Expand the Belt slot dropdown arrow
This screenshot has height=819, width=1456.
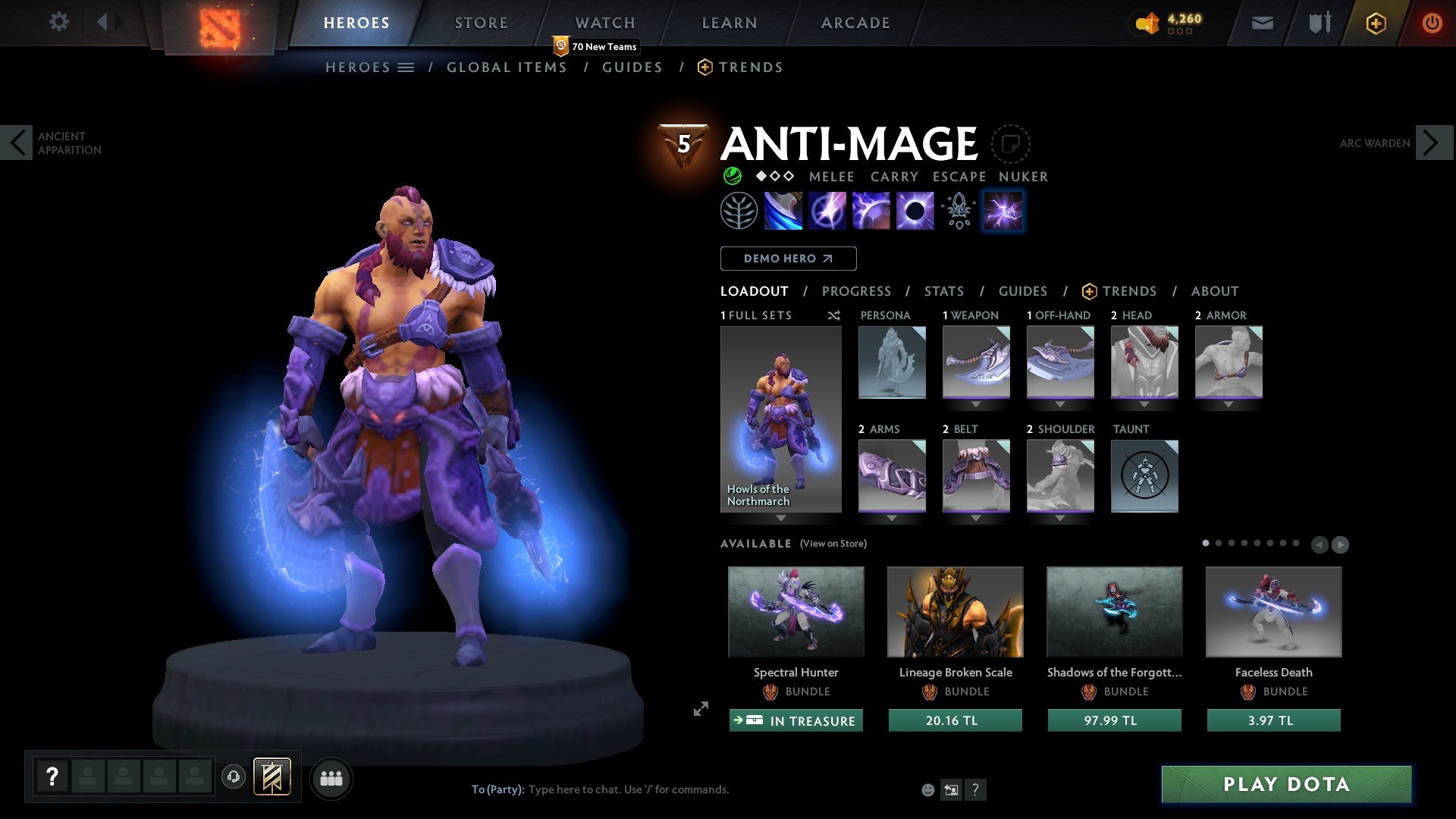click(x=976, y=517)
